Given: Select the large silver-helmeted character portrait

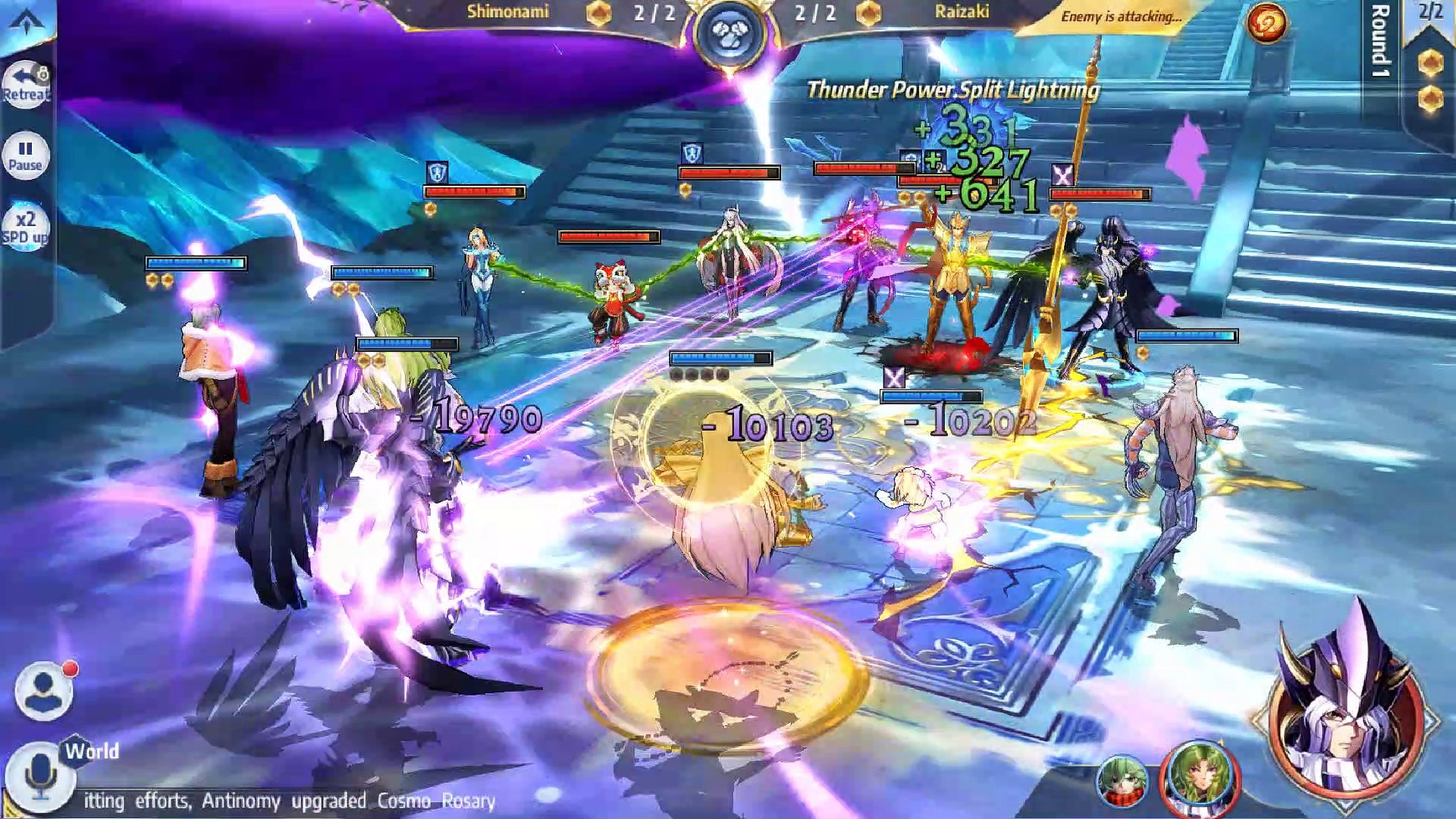Looking at the screenshot, I should (1345, 713).
